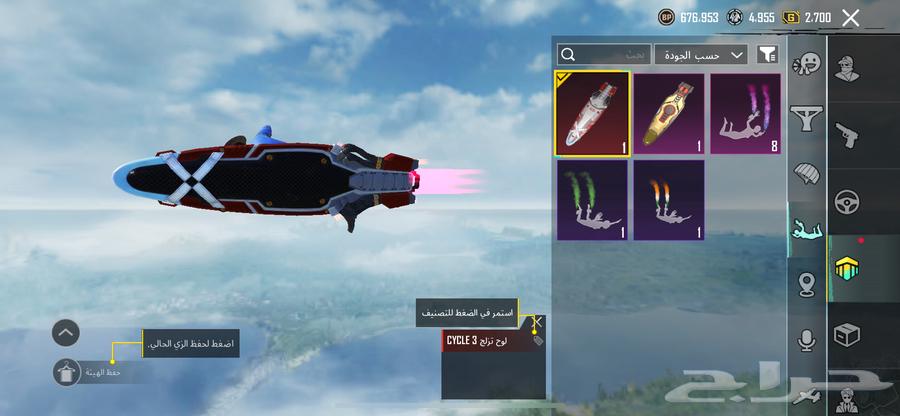Close the inventory with the X button
The image size is (900, 416).
(x=851, y=17)
